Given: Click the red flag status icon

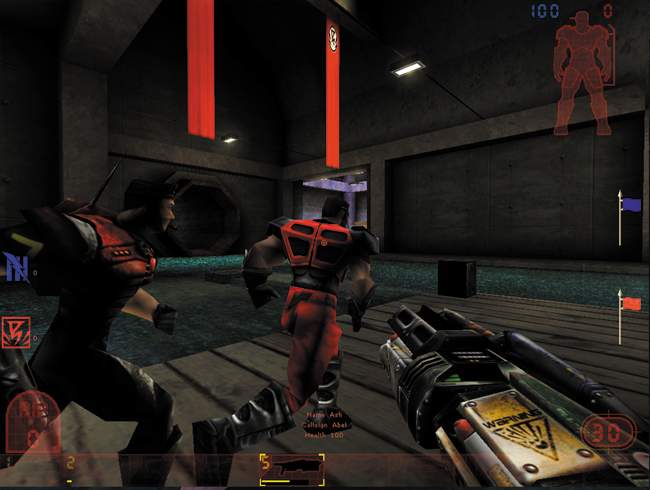Looking at the screenshot, I should pos(630,302).
